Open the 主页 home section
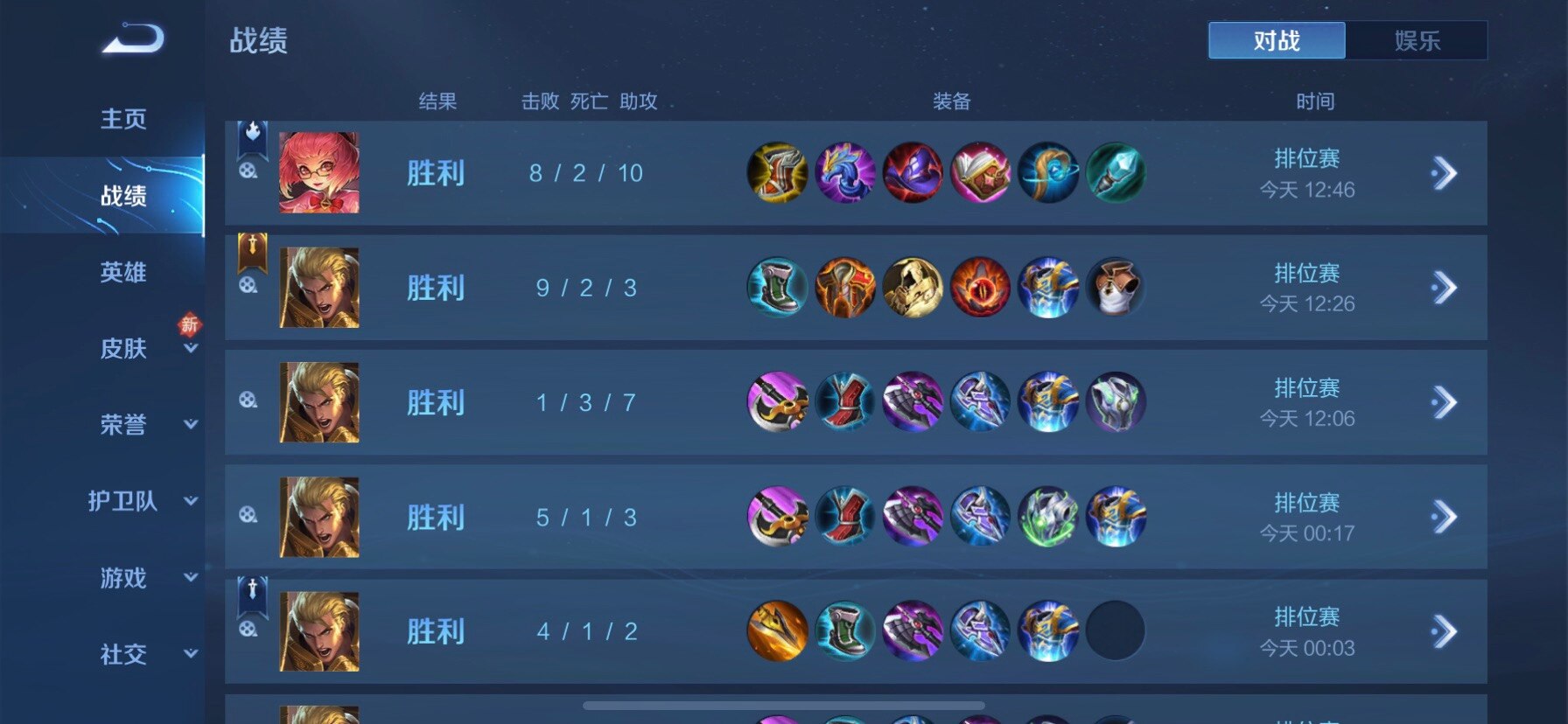Image resolution: width=1568 pixels, height=724 pixels. (x=123, y=119)
